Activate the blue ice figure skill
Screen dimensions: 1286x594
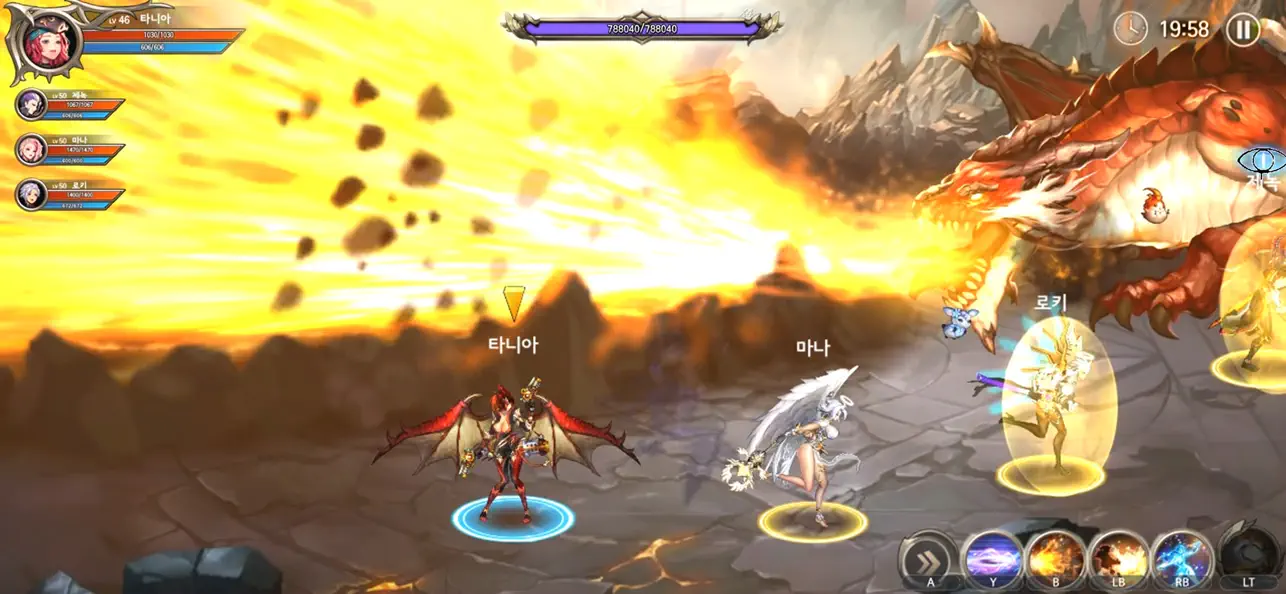pos(1182,559)
